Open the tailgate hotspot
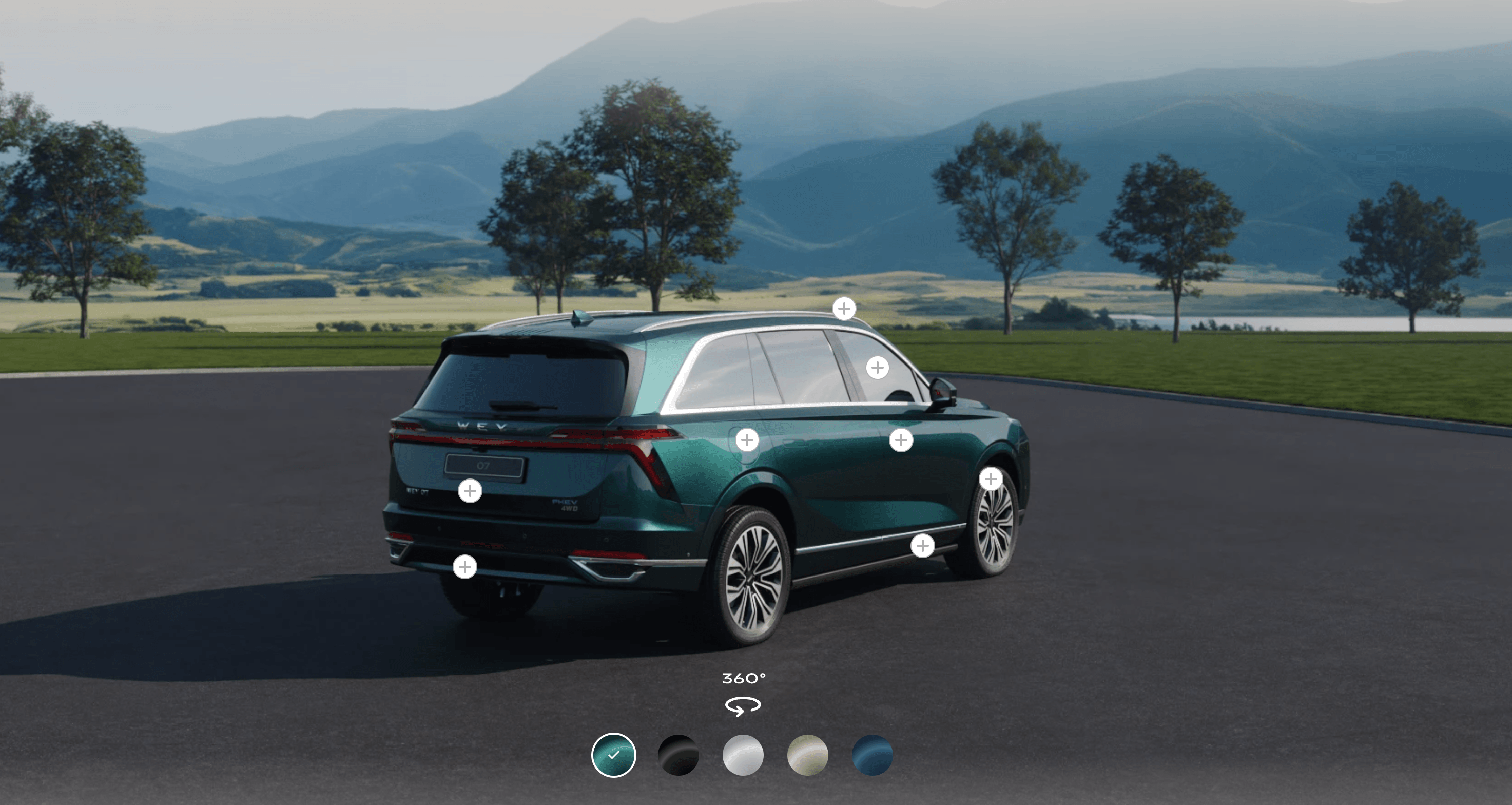1512x805 pixels. (470, 491)
